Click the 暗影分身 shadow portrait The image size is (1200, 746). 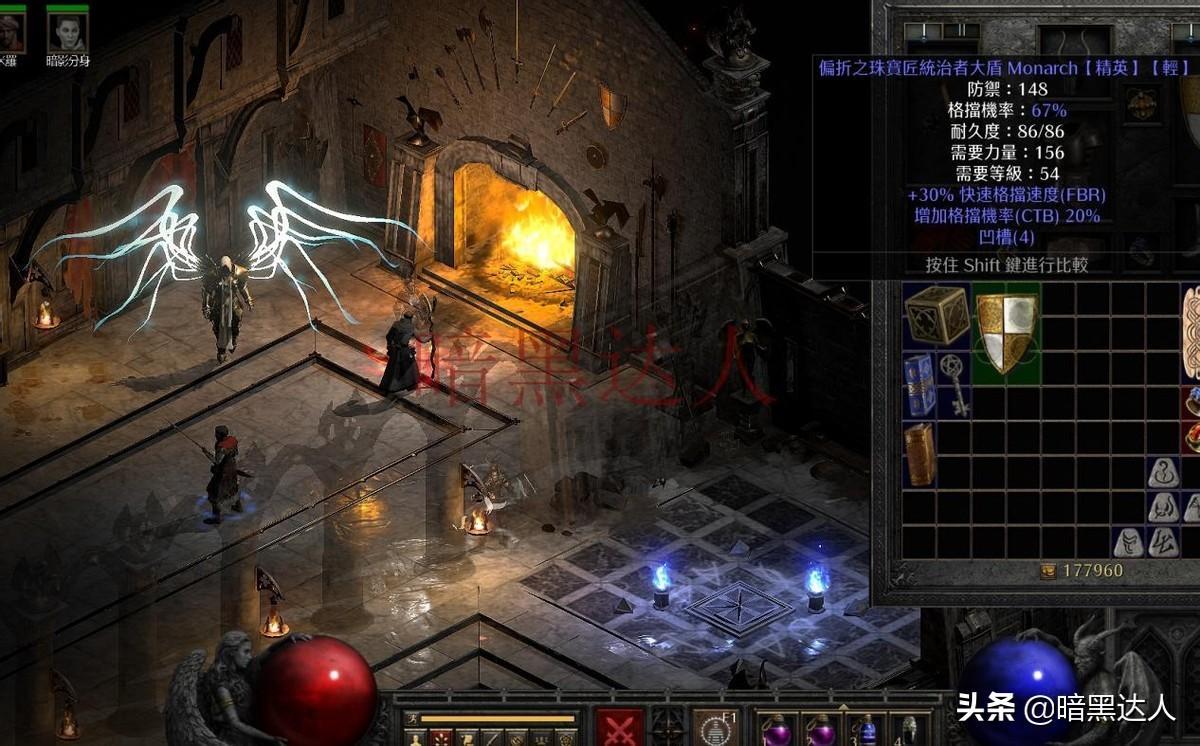(x=67, y=32)
